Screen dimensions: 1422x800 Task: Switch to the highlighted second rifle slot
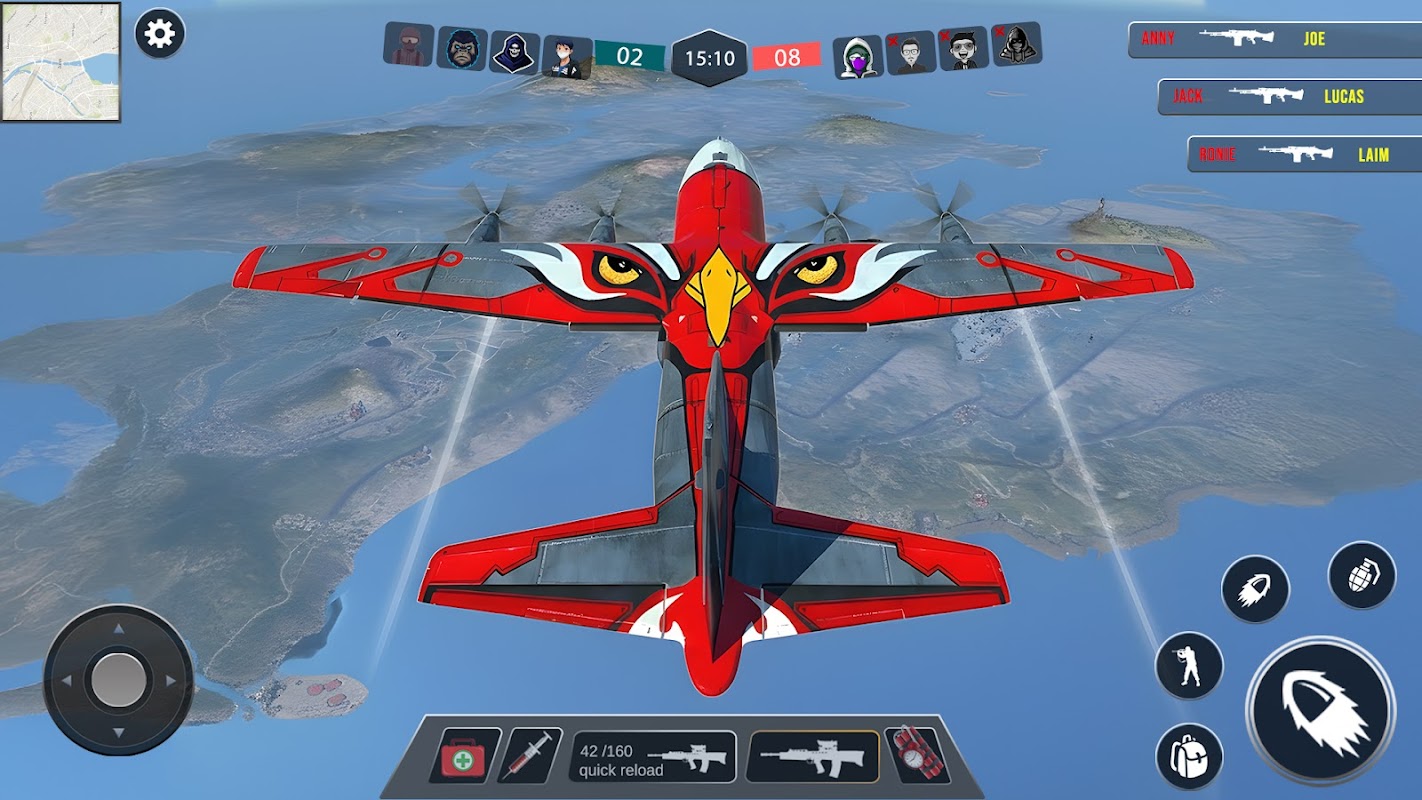812,756
